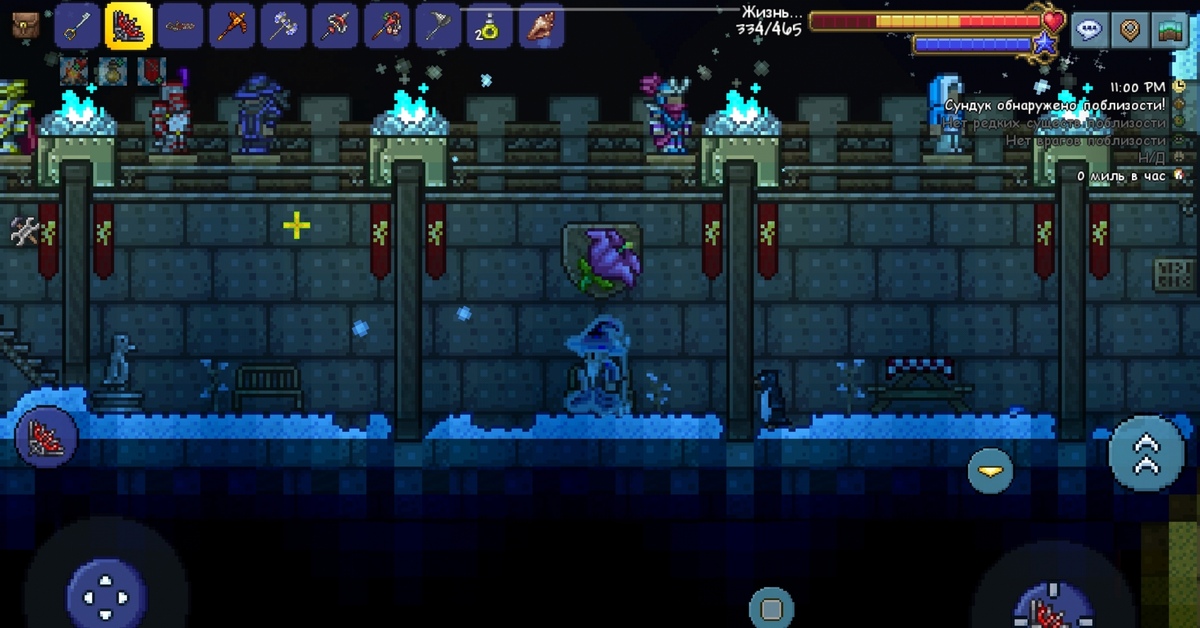
Task: Select the gray pickaxe hotbar slot
Action: [x=438, y=26]
